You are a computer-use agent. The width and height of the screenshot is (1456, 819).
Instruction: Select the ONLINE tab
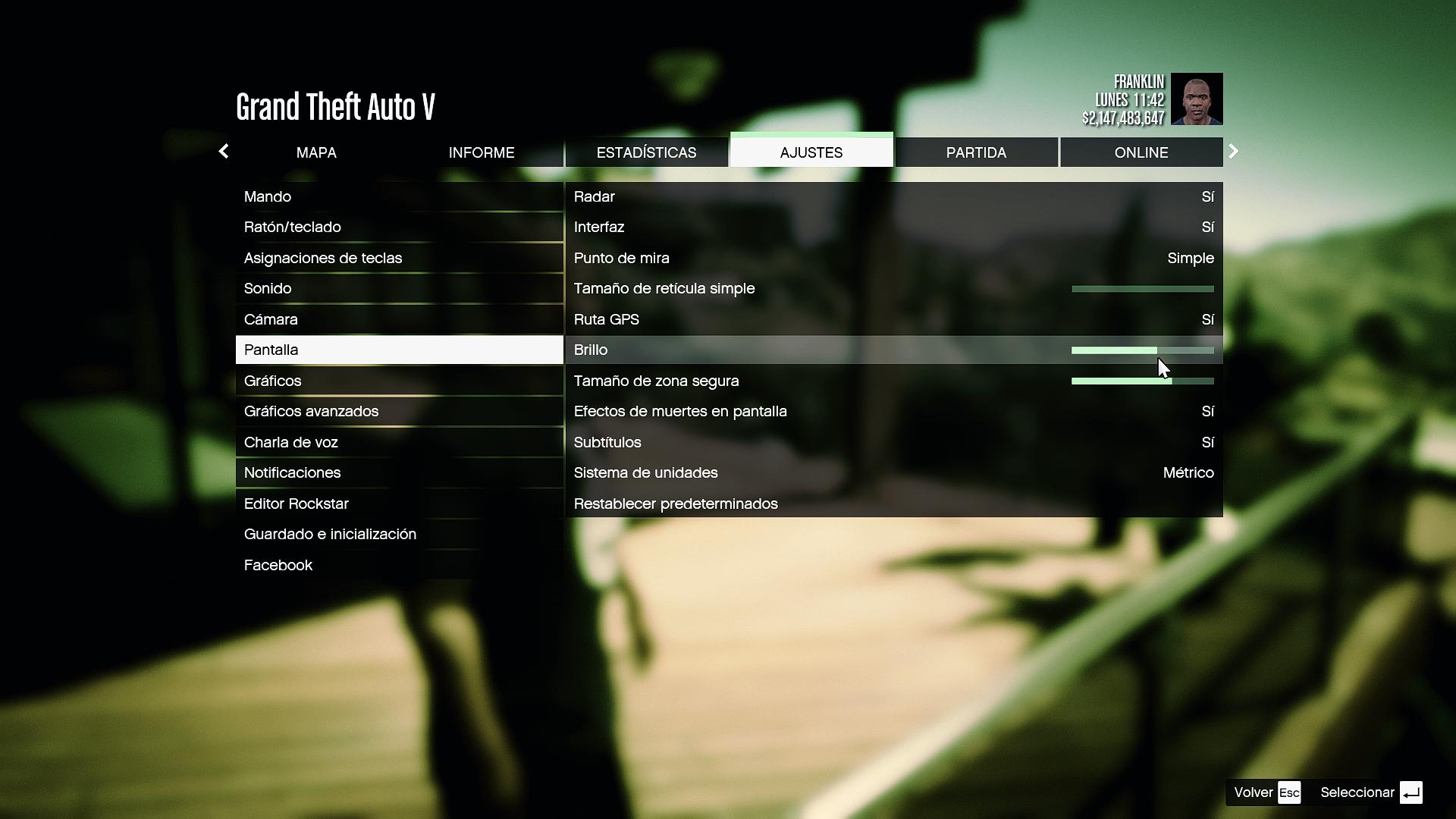[x=1141, y=152]
